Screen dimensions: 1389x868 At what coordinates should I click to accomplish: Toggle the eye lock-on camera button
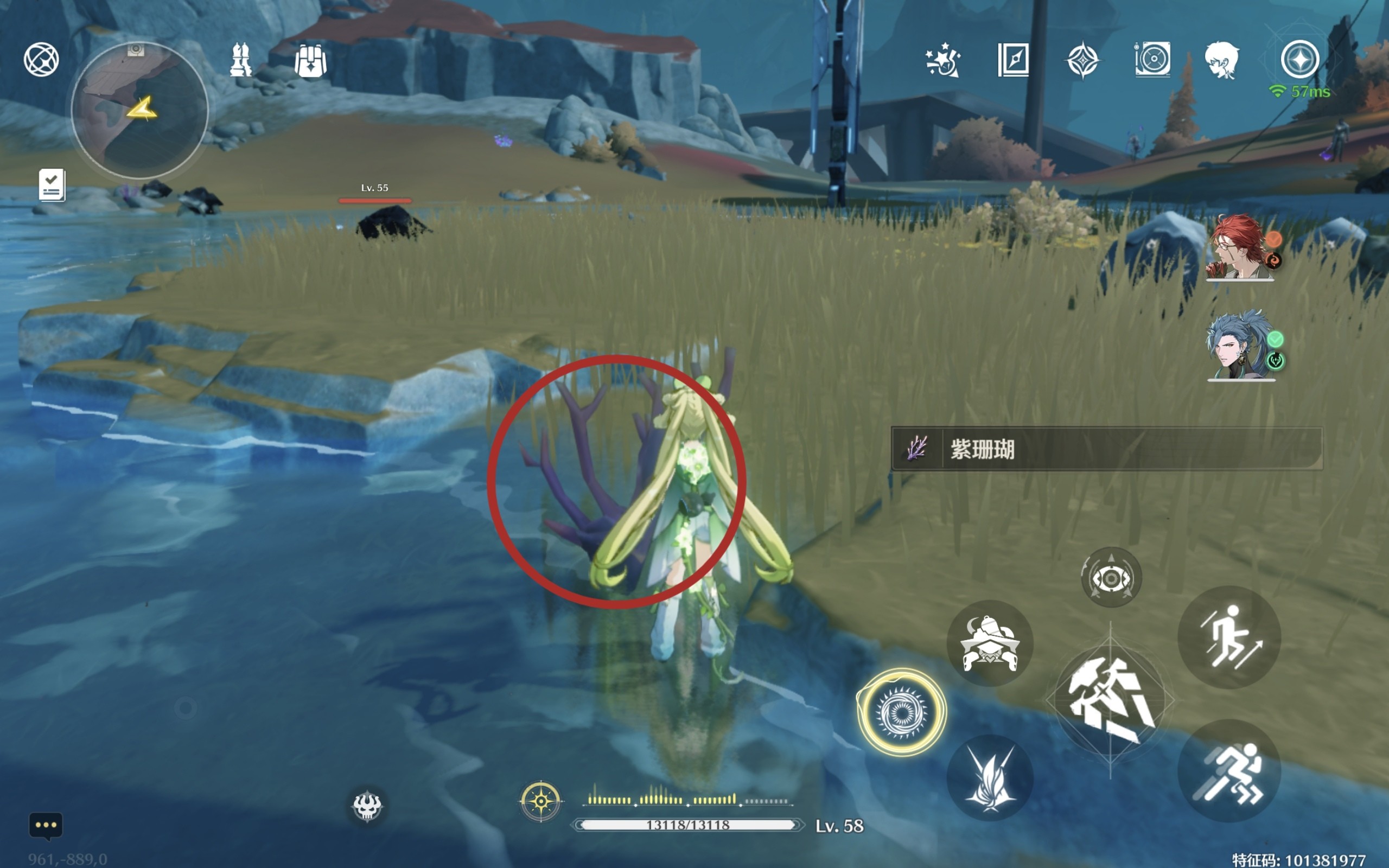pos(1111,578)
